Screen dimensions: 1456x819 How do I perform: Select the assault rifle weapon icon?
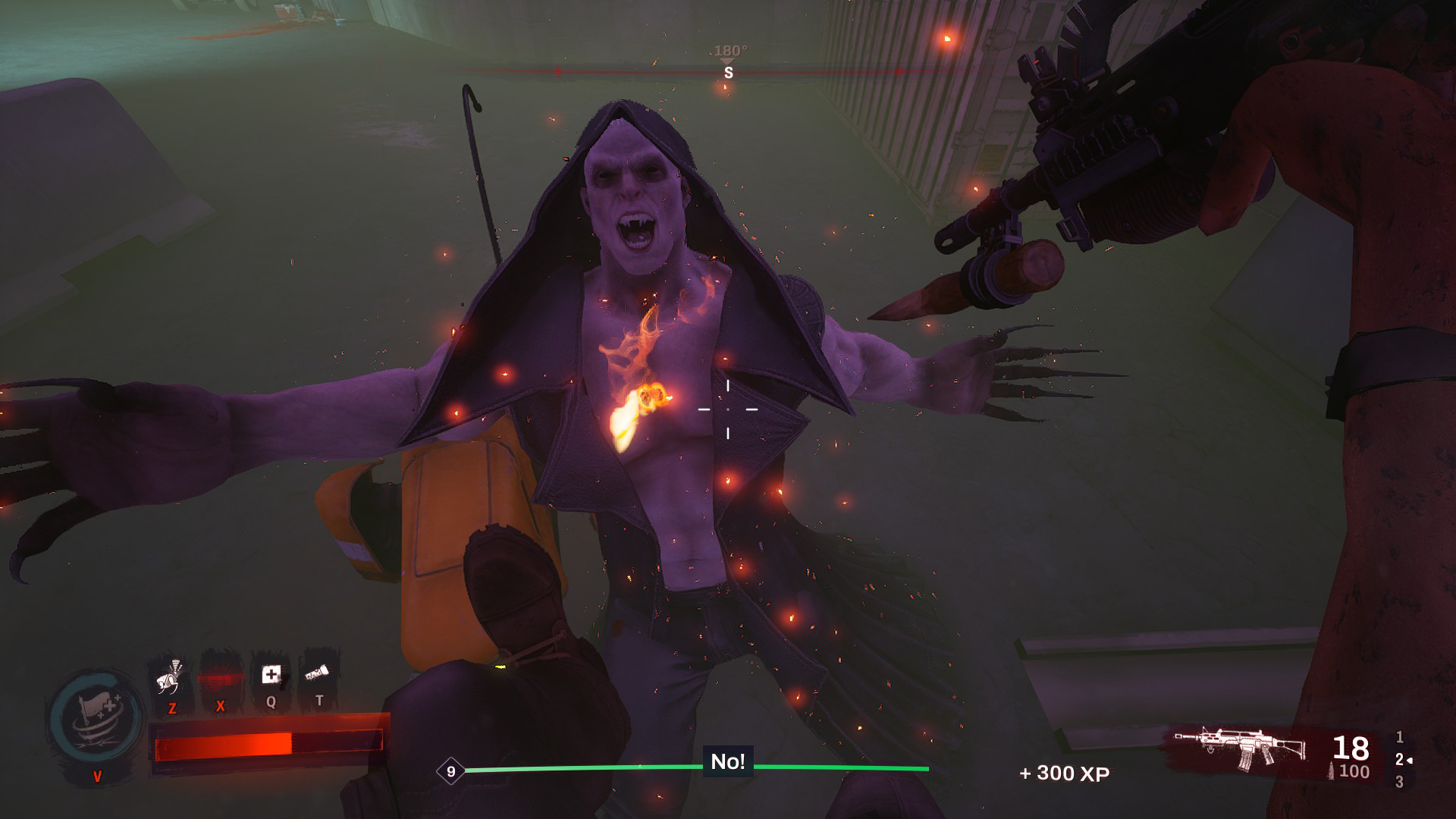click(x=1242, y=749)
